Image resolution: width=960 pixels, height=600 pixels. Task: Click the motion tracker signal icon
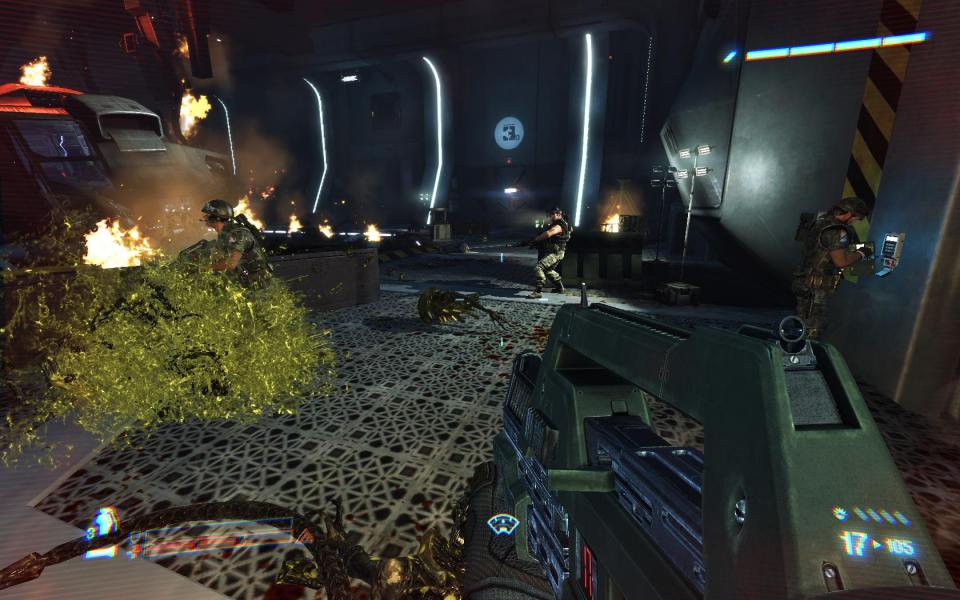[x=501, y=522]
